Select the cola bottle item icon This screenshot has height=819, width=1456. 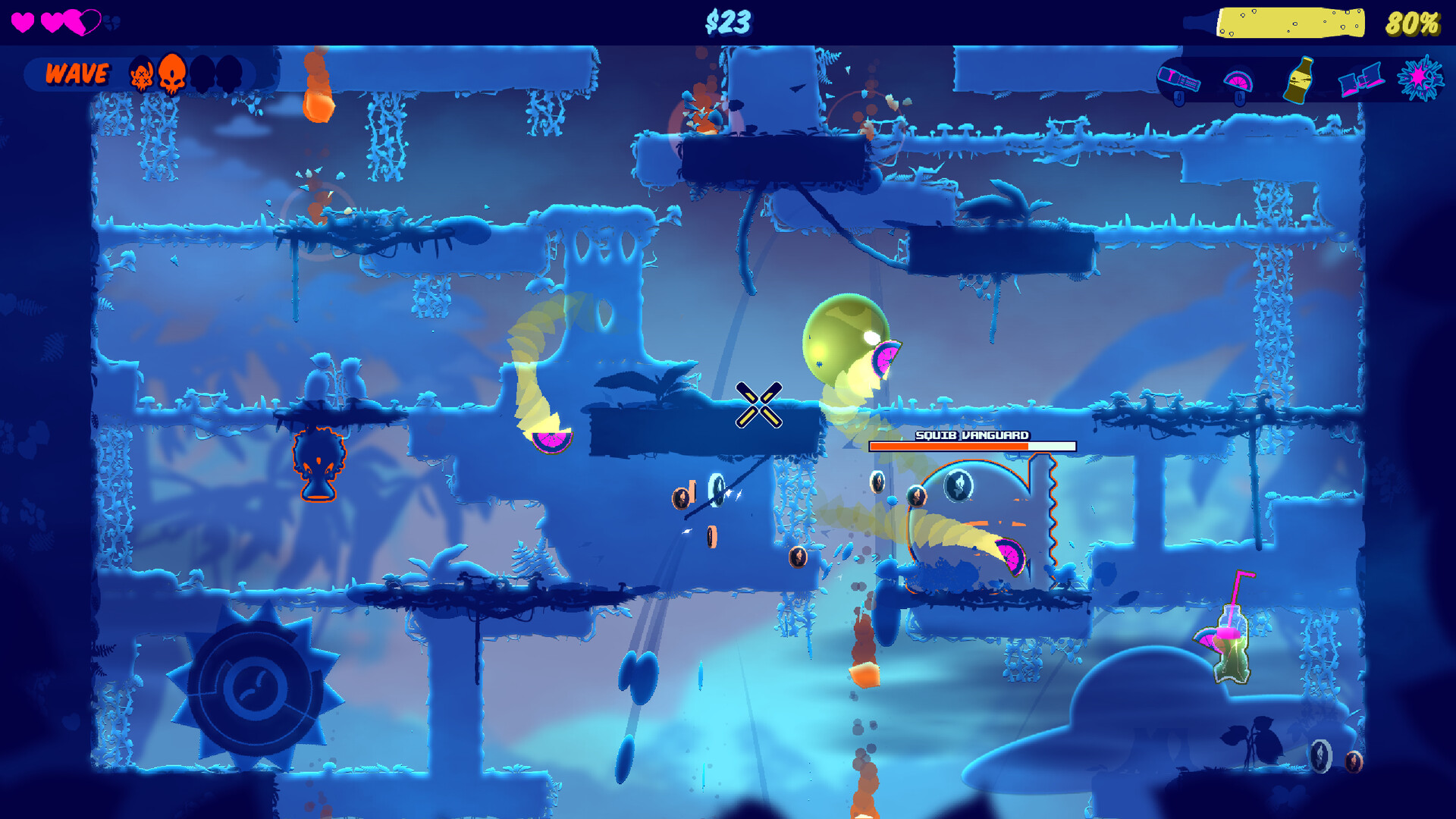1298,80
